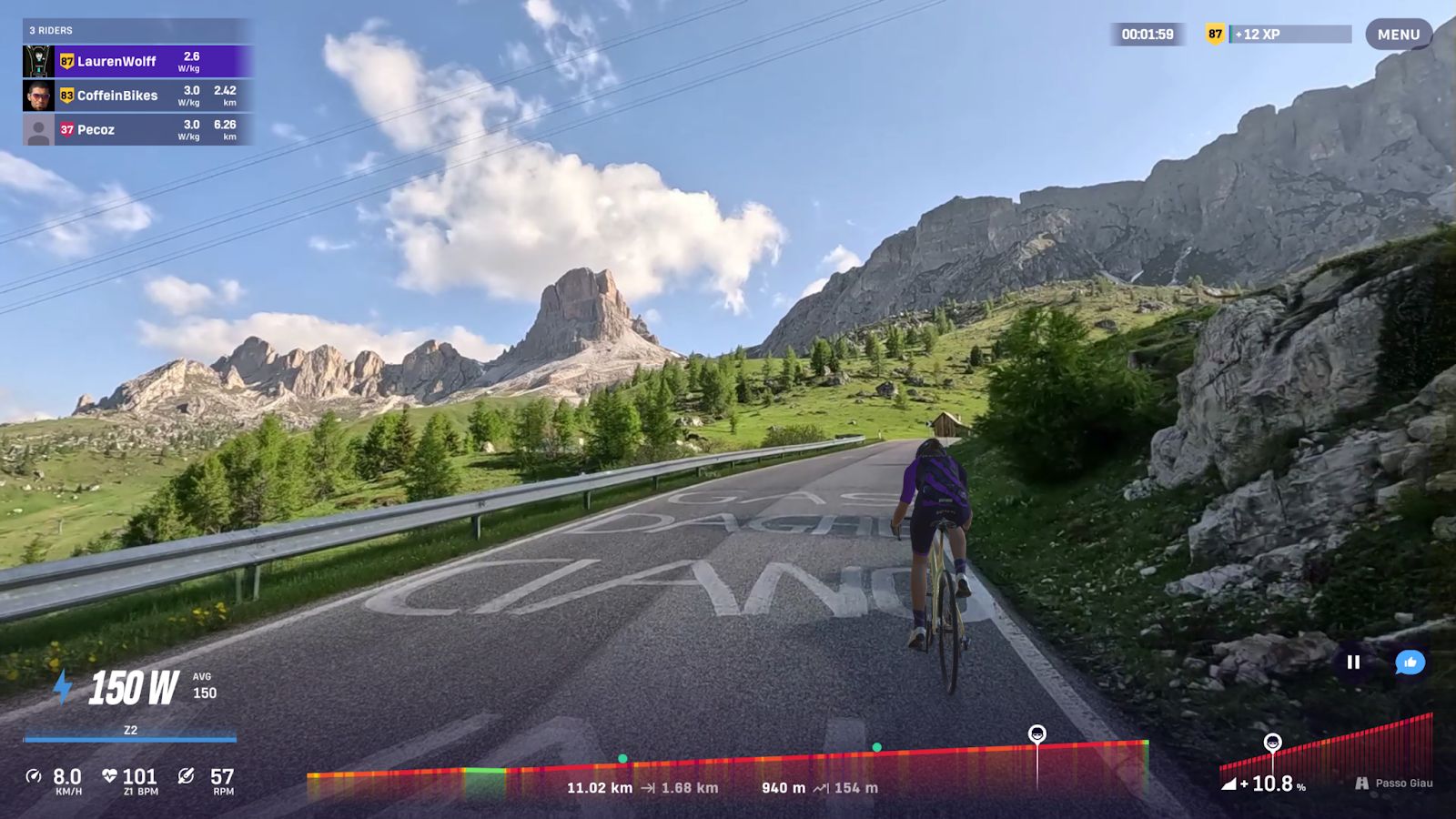The height and width of the screenshot is (819, 1456).
Task: Collapse the 3 RIDERS leaderboard header
Action: pyautogui.click(x=50, y=30)
